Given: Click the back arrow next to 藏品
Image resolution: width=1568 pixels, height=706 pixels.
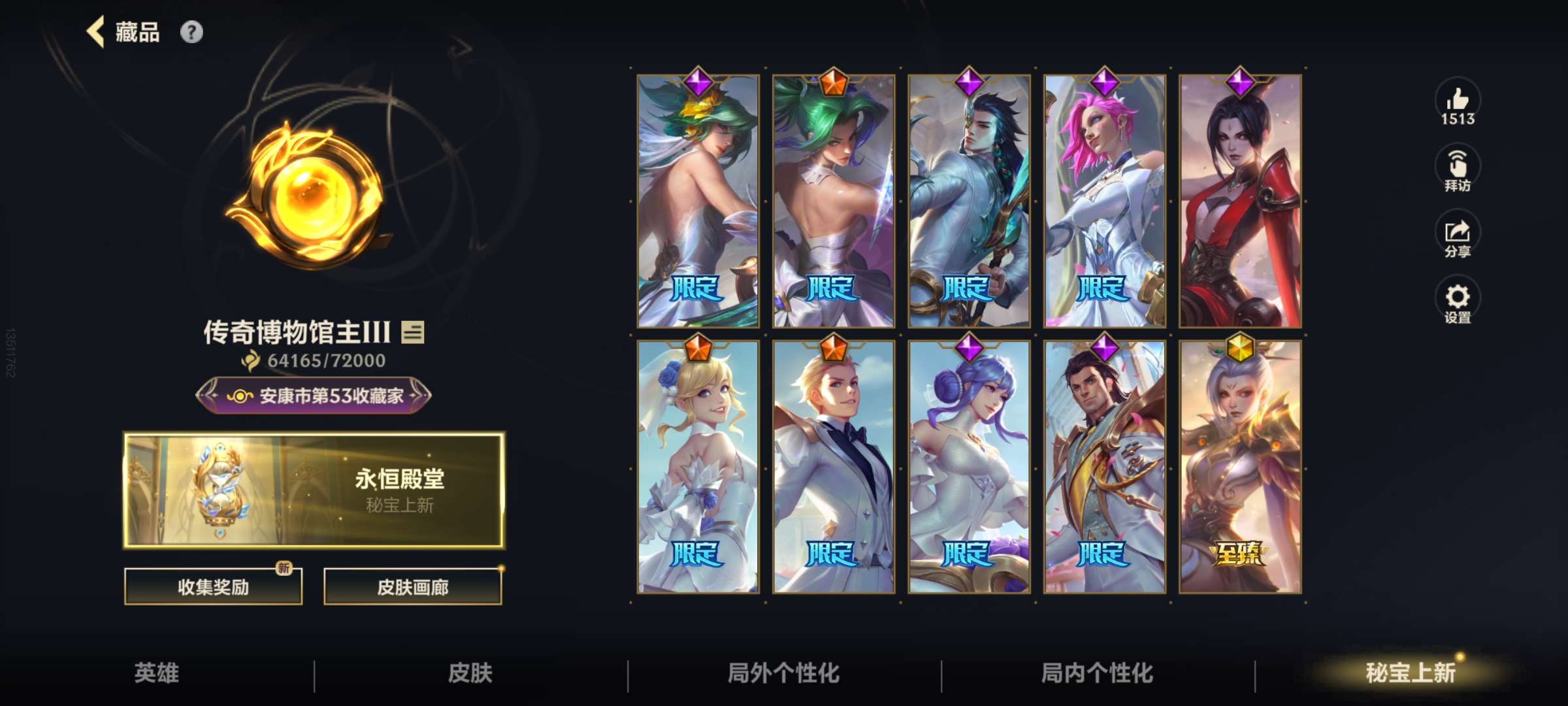Looking at the screenshot, I should coord(95,31).
